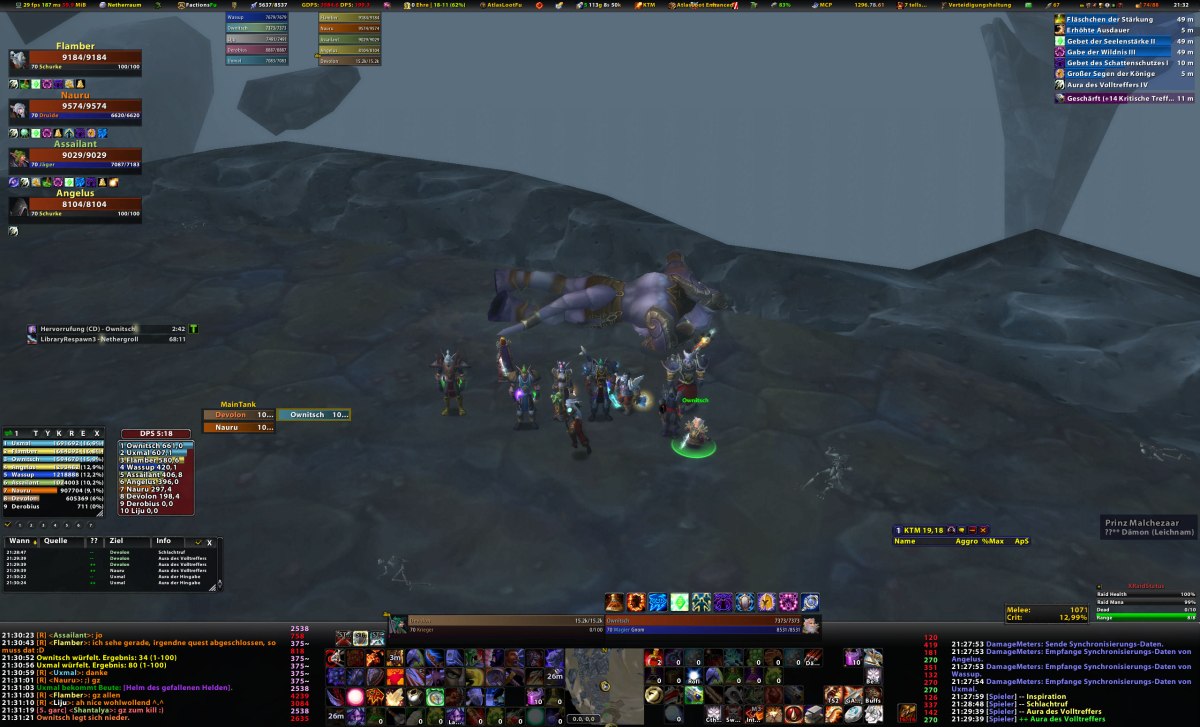Screen dimensions: 1200x727
Task: Open the minimap in the bottom bar
Action: pos(604,685)
